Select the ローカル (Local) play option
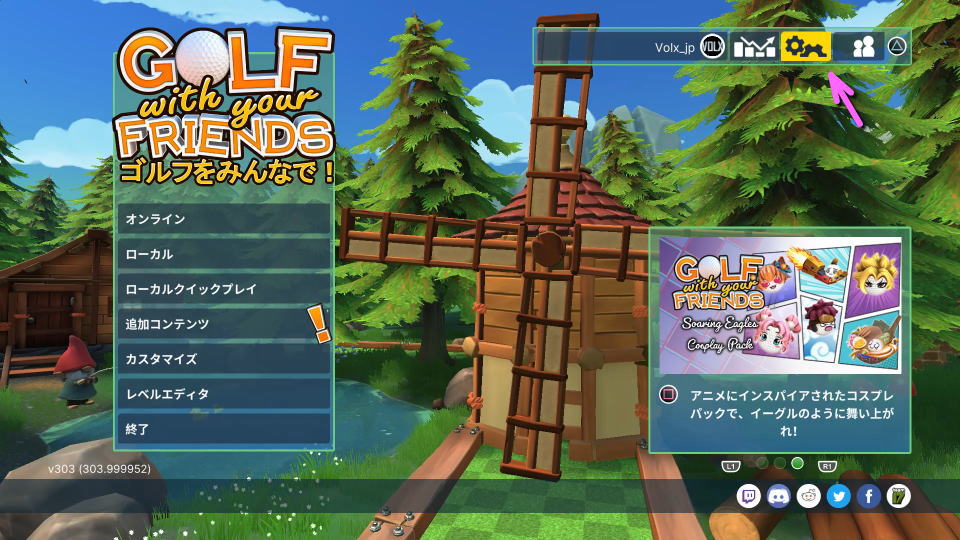This screenshot has height=540, width=960. pyautogui.click(x=223, y=254)
